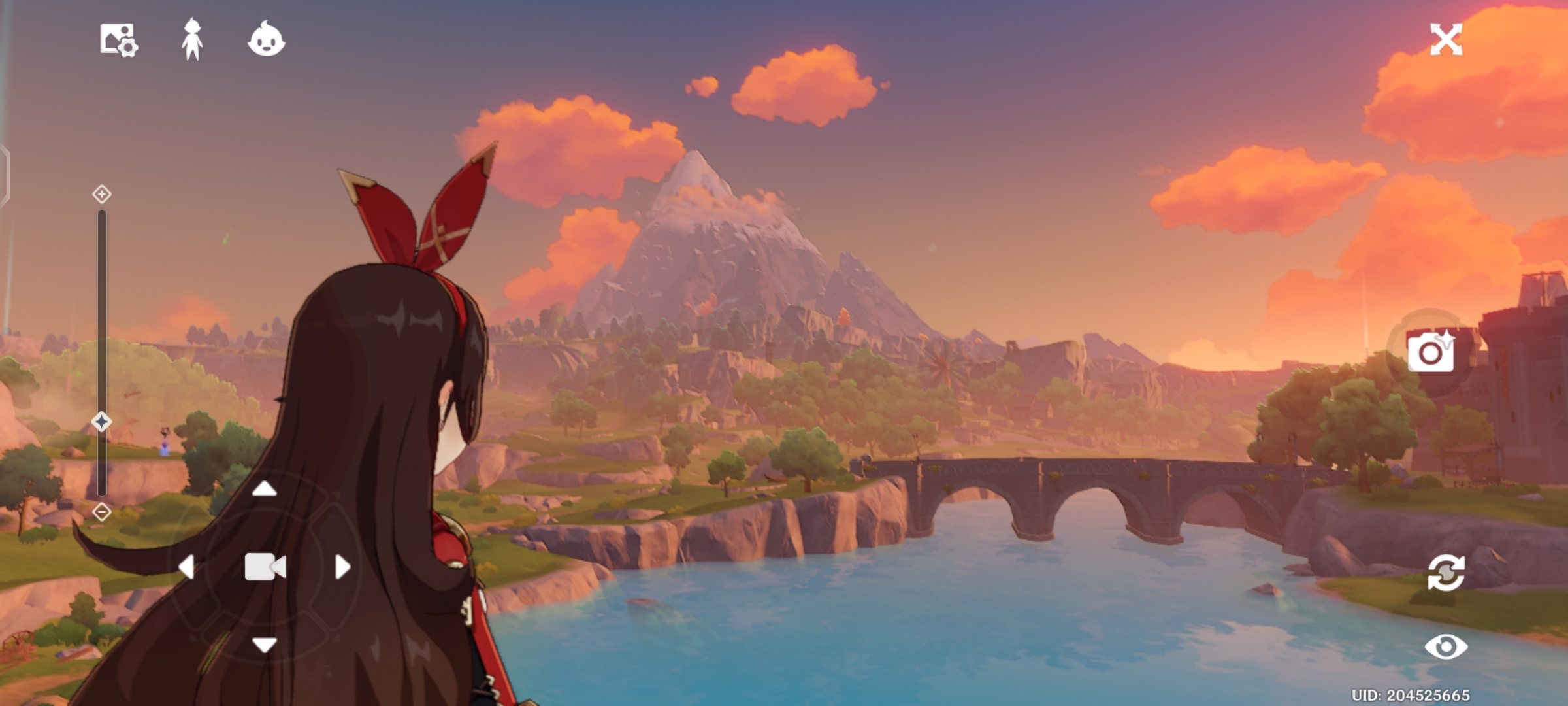1568x706 pixels.
Task: Click the zoom-out minus diamond
Action: 102,512
